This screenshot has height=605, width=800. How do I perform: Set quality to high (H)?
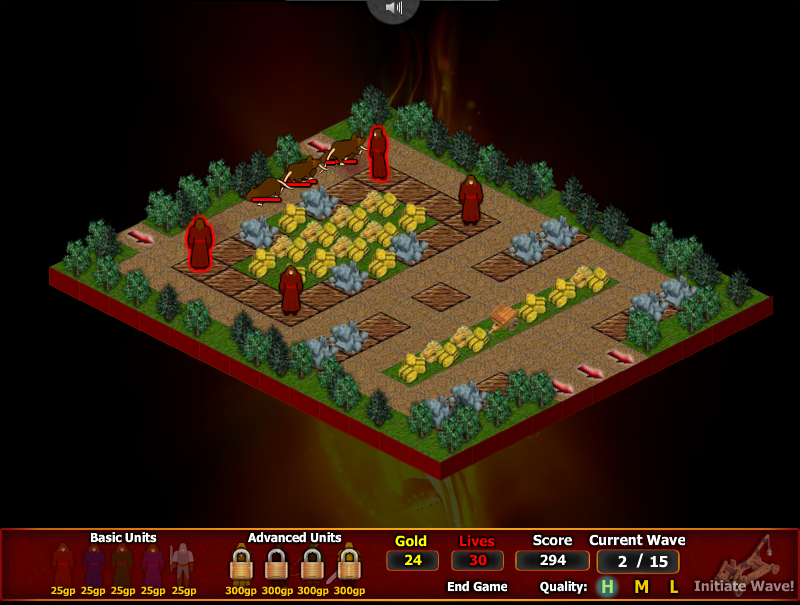[606, 587]
